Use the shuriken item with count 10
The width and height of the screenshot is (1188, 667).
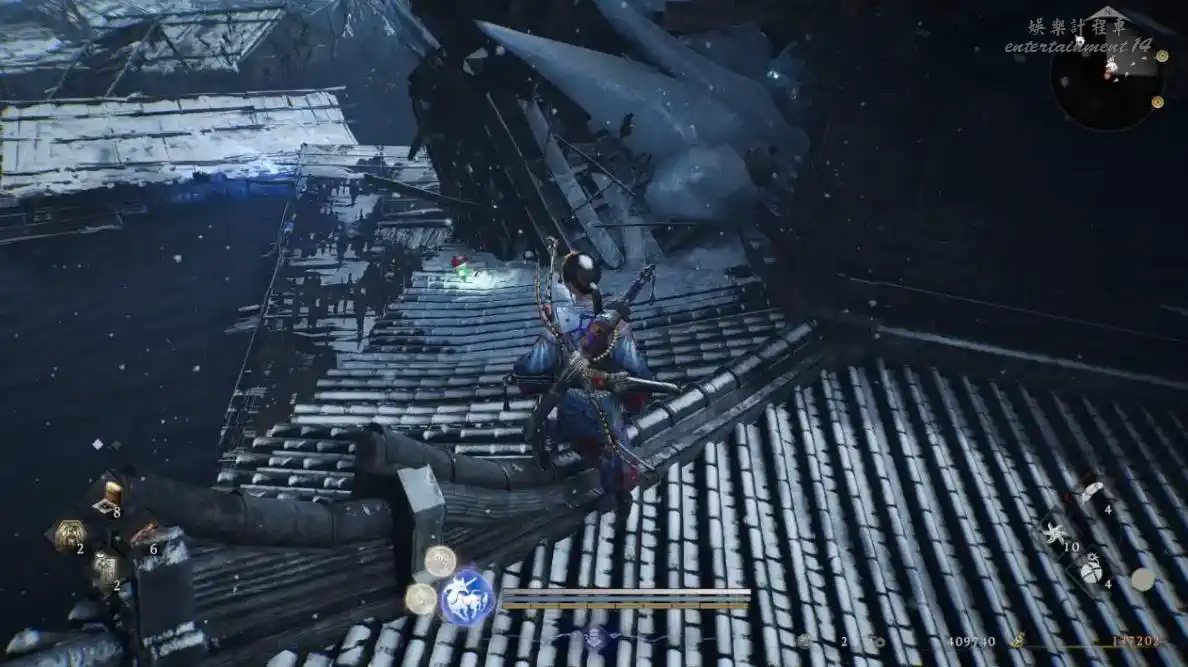[1055, 532]
